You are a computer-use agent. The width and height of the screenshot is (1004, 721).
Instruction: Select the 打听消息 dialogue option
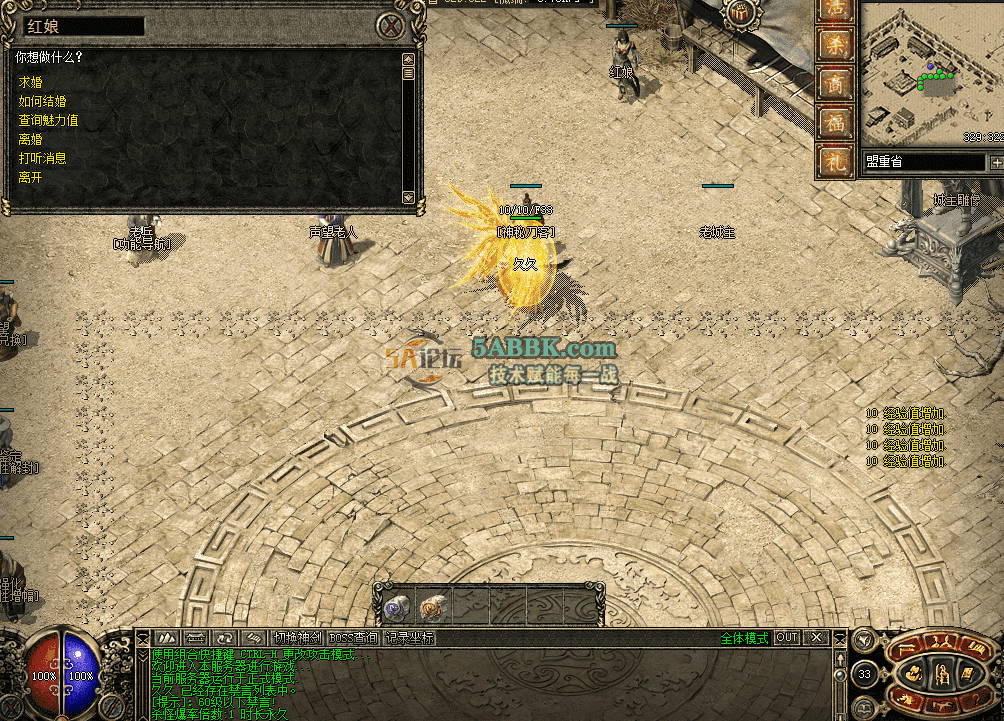[42, 158]
